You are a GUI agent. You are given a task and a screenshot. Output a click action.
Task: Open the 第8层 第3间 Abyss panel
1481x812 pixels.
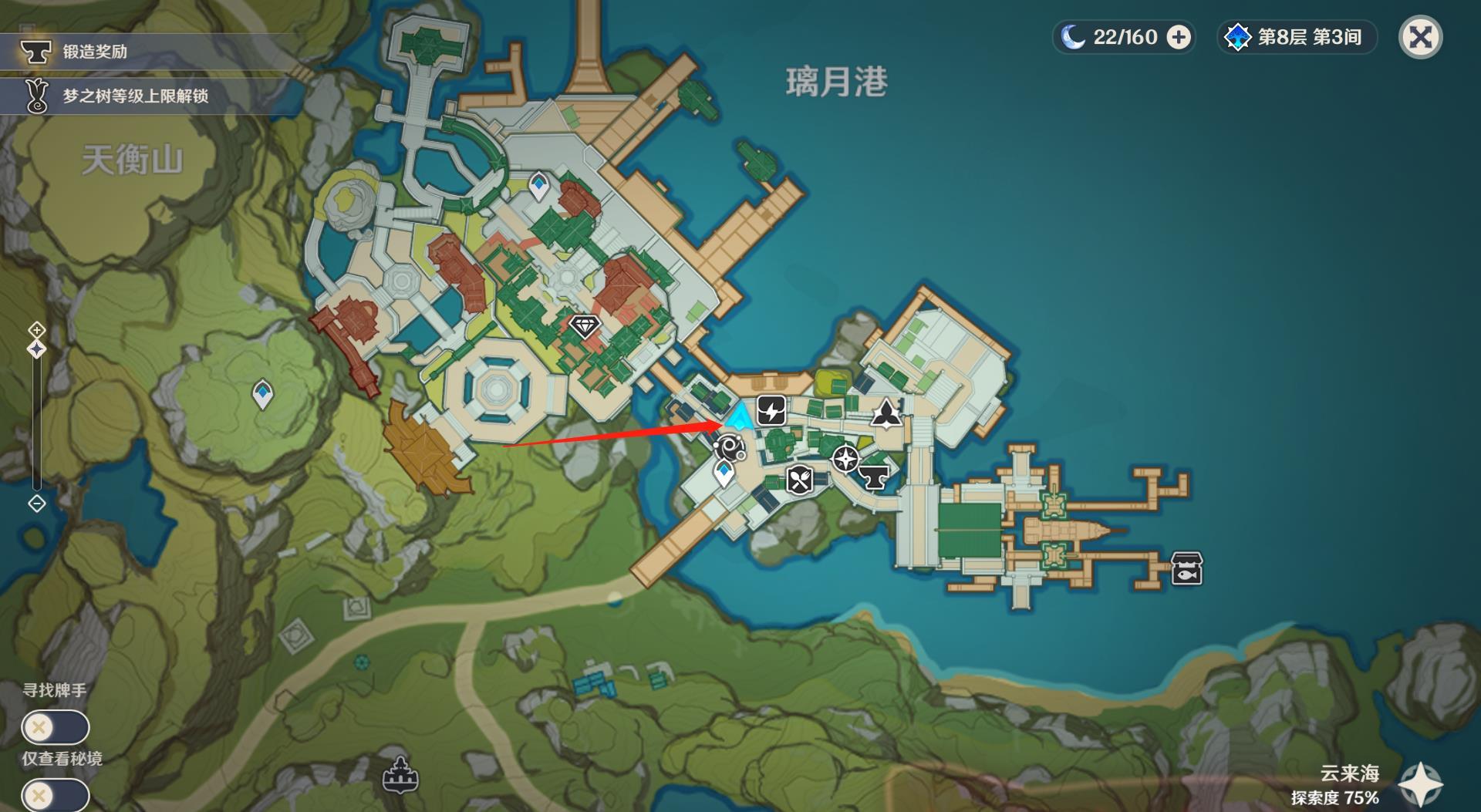pyautogui.click(x=1296, y=36)
